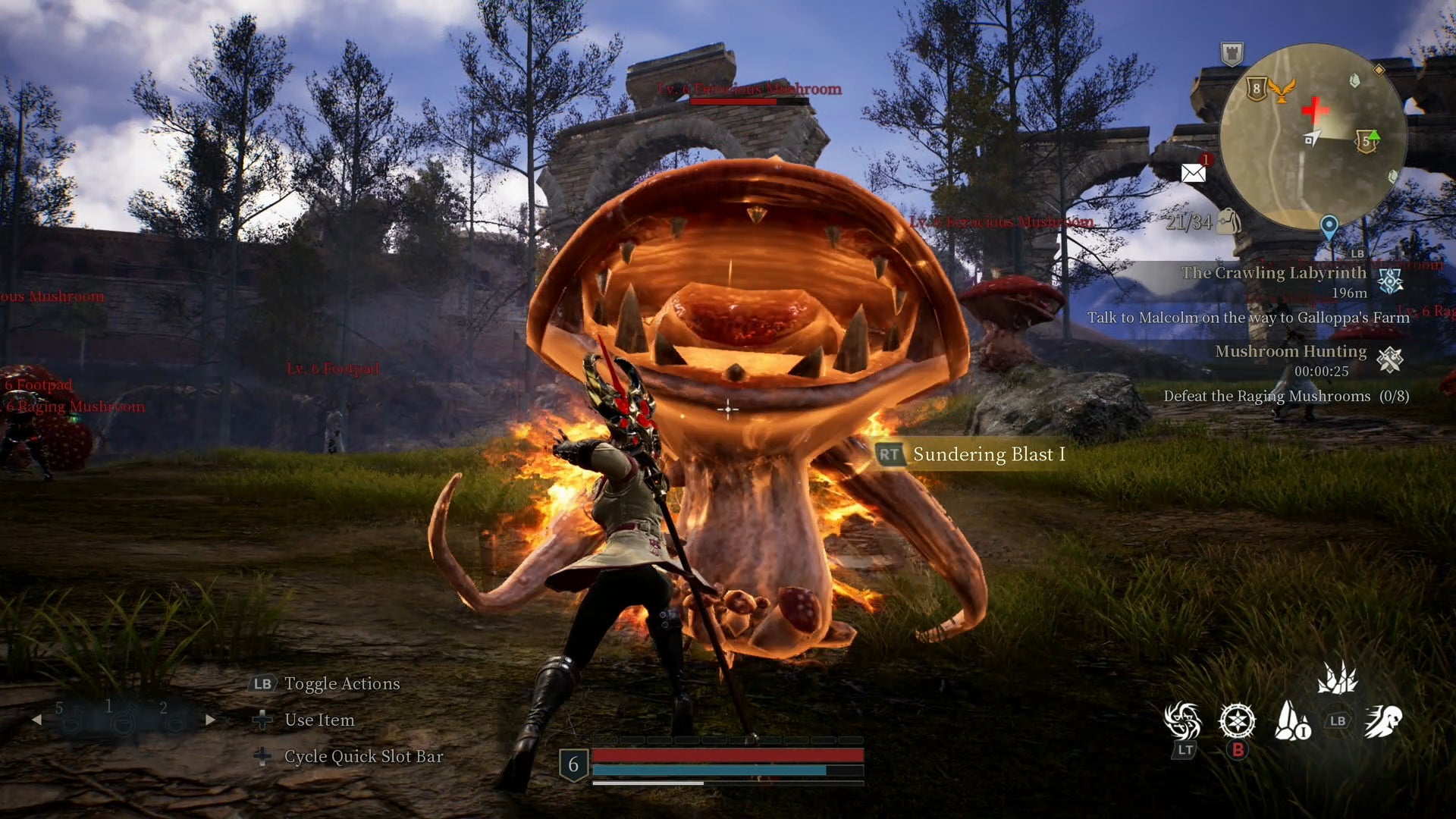This screenshot has width=1456, height=819.
Task: Click the right arrow on the quick slot bar
Action: tap(210, 719)
